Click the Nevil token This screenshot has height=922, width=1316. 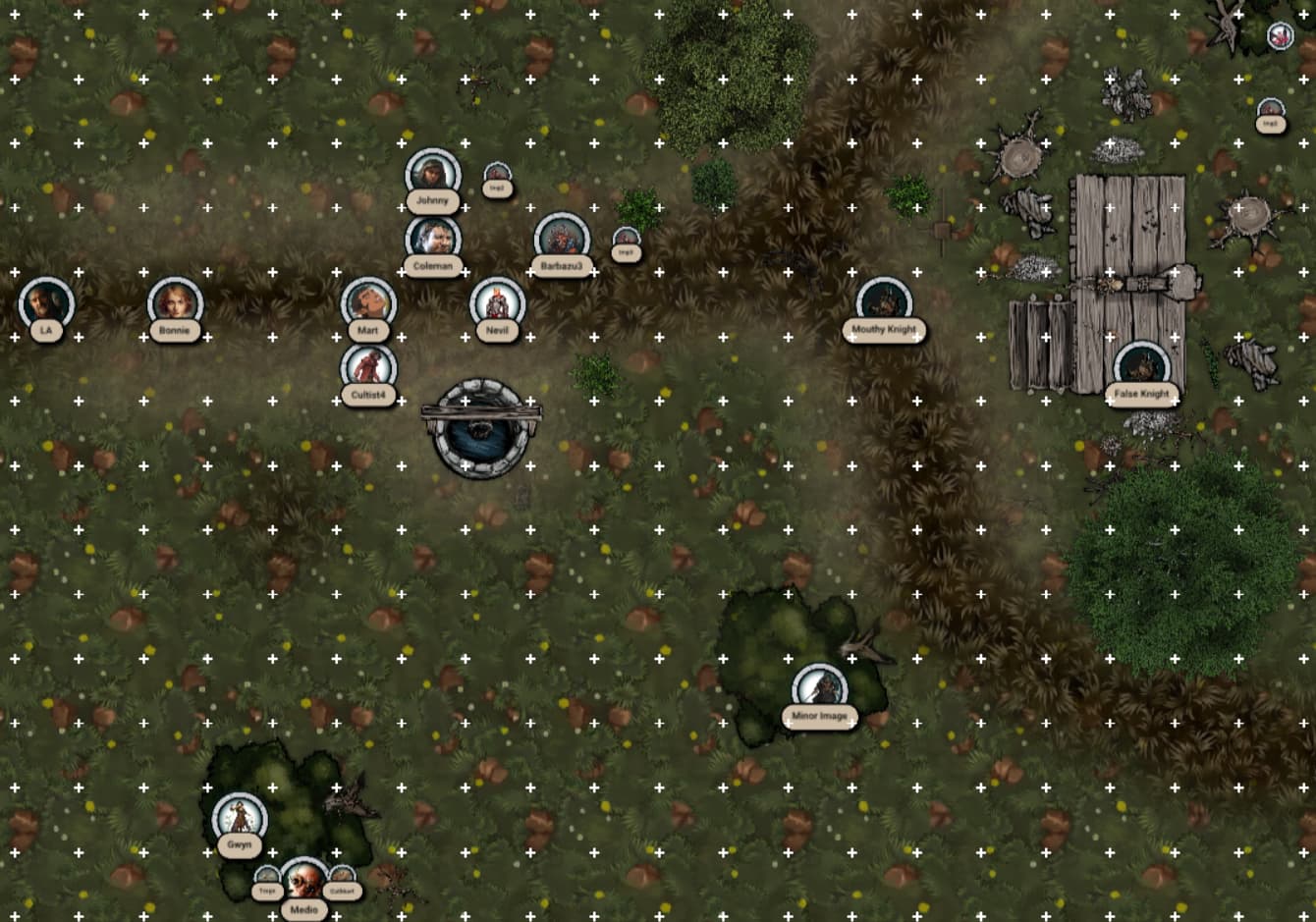(497, 303)
